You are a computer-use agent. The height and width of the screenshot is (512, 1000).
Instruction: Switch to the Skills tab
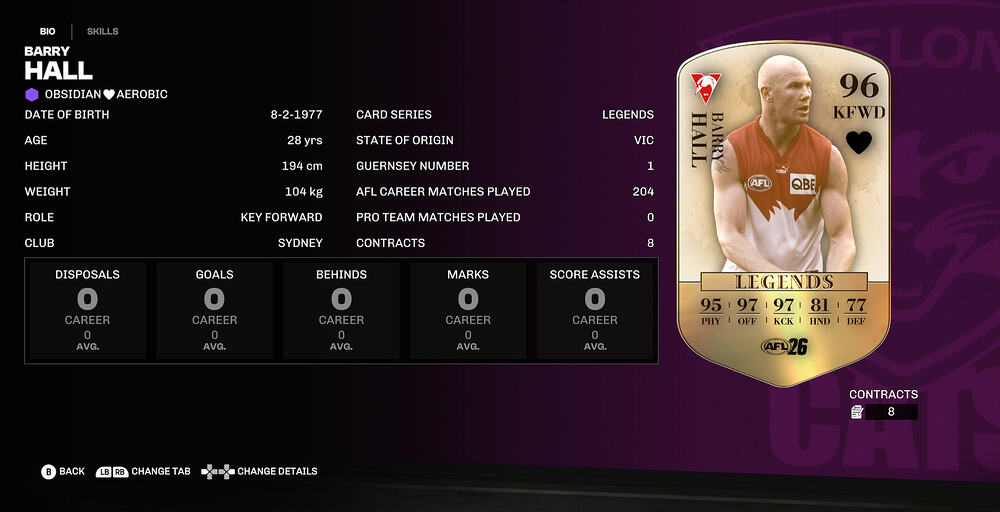[x=102, y=31]
